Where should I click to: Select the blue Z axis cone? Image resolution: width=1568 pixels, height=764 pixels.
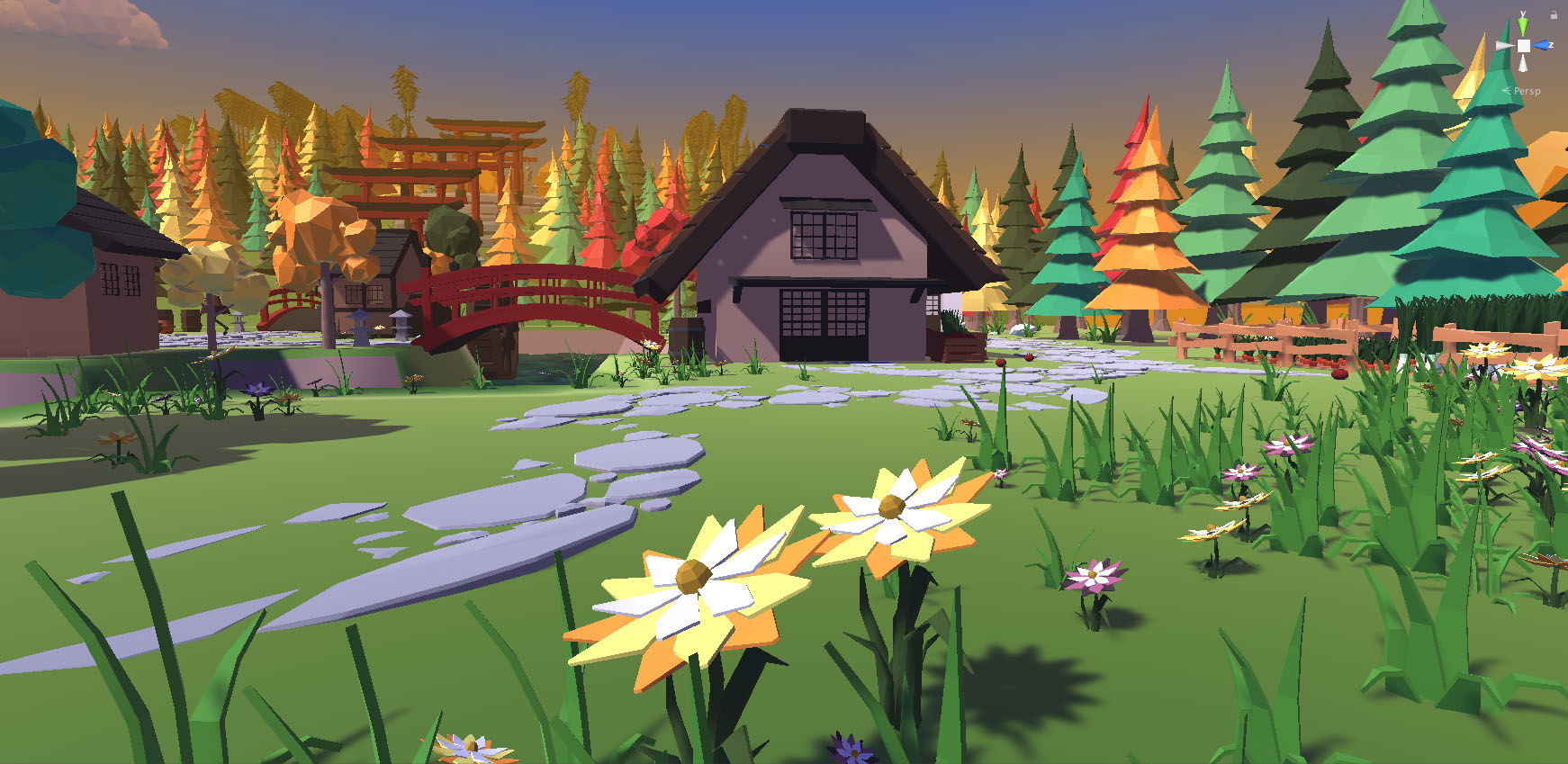pyautogui.click(x=1542, y=45)
